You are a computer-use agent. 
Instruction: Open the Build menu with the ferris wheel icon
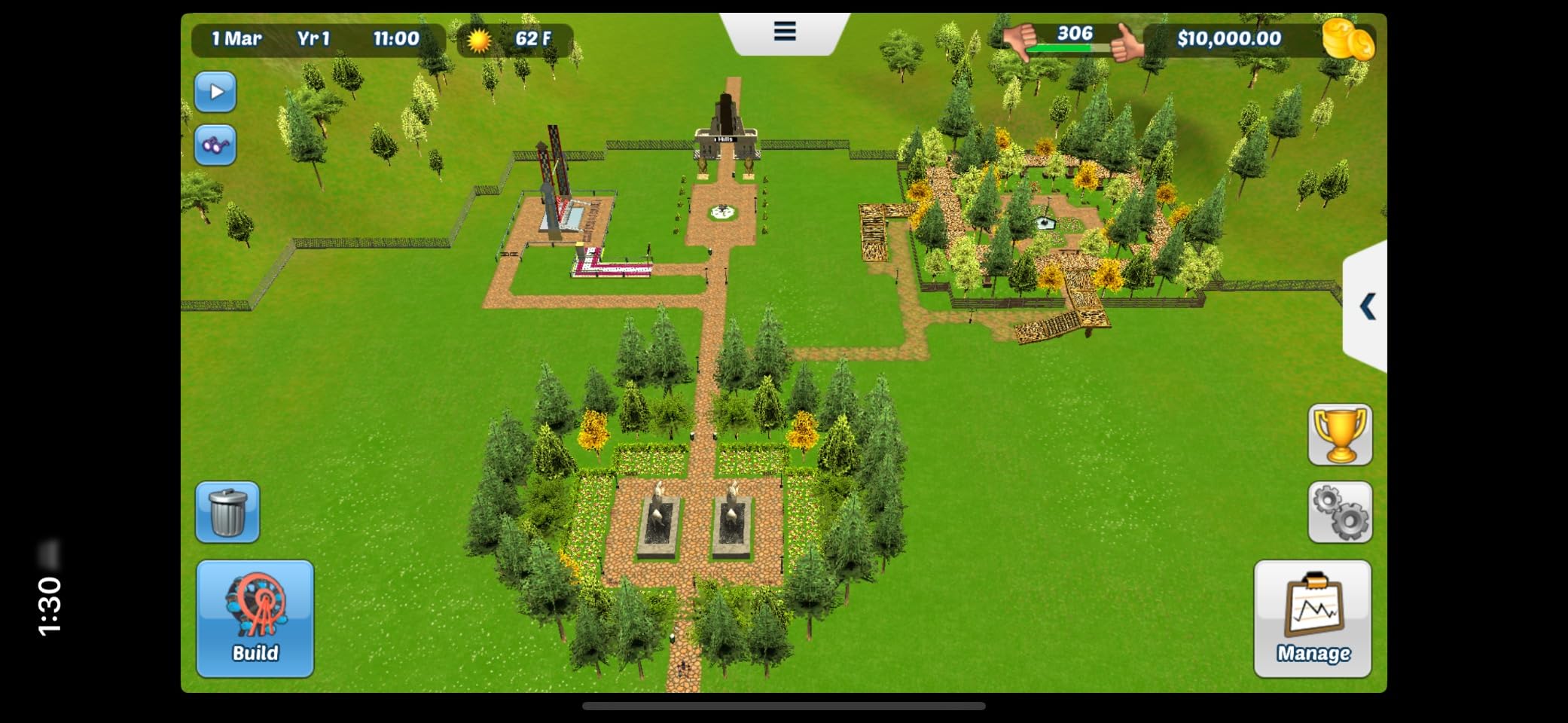pyautogui.click(x=254, y=618)
